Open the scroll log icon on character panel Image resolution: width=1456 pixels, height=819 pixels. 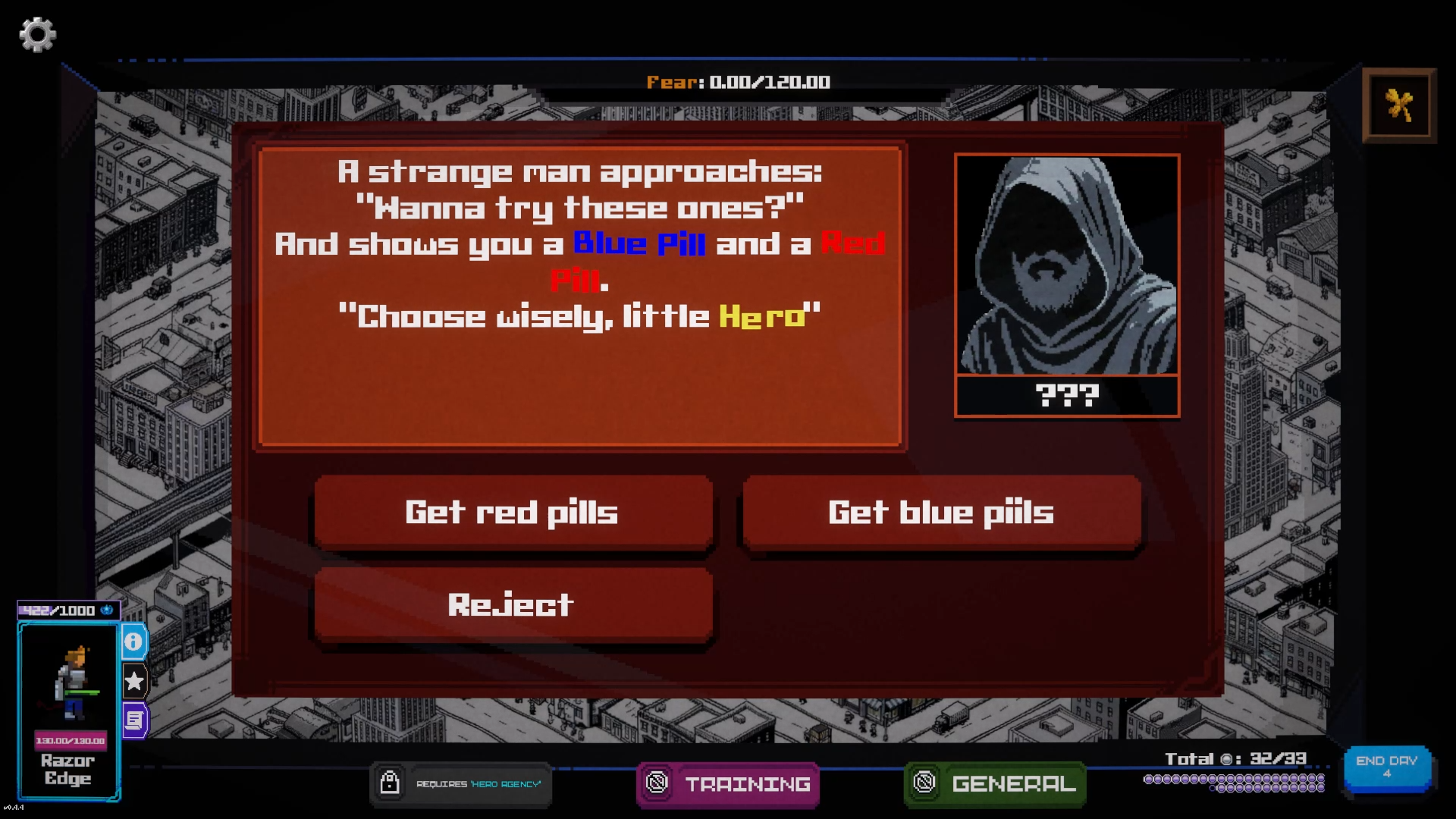pyautogui.click(x=133, y=719)
